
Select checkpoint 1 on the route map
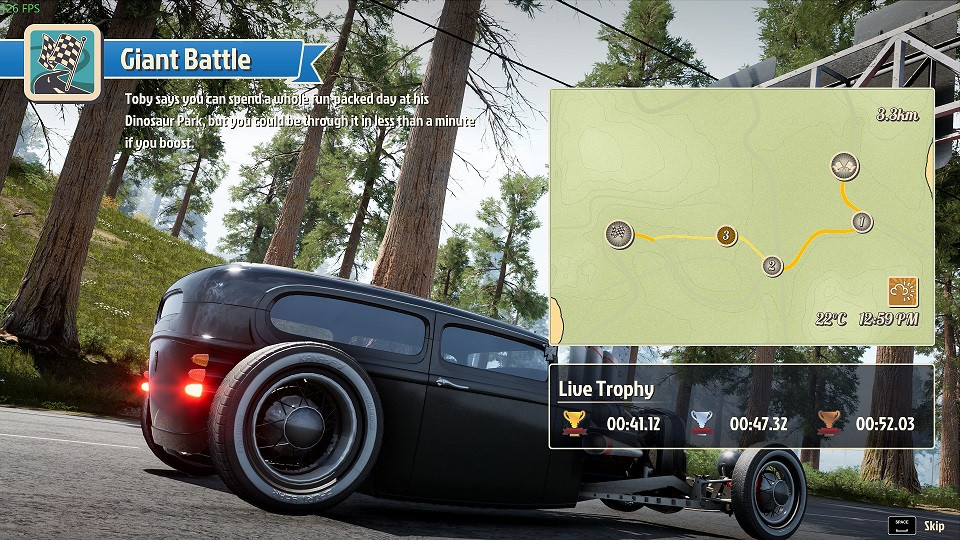861,221
